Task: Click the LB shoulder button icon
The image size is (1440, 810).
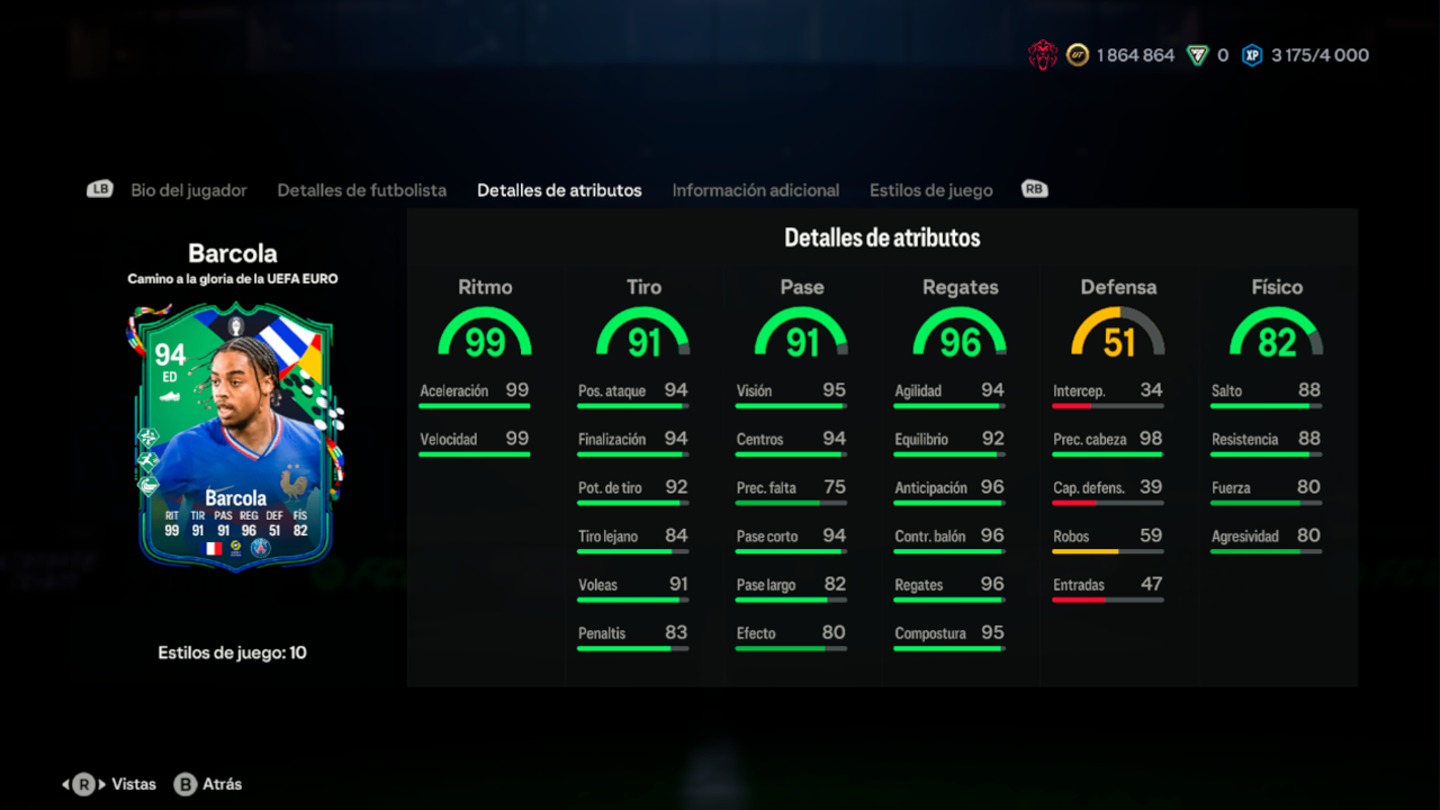Action: click(x=99, y=188)
